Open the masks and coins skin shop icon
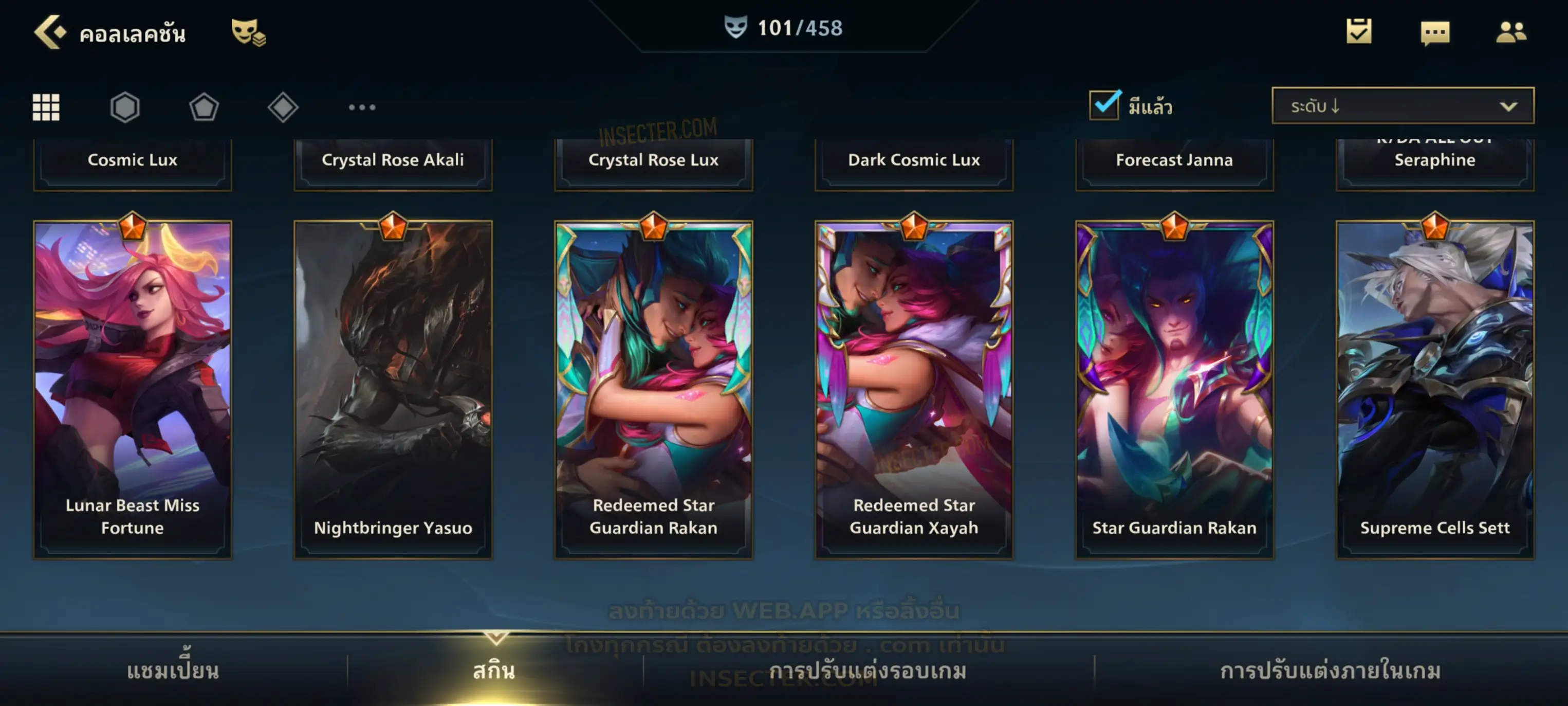 point(248,32)
